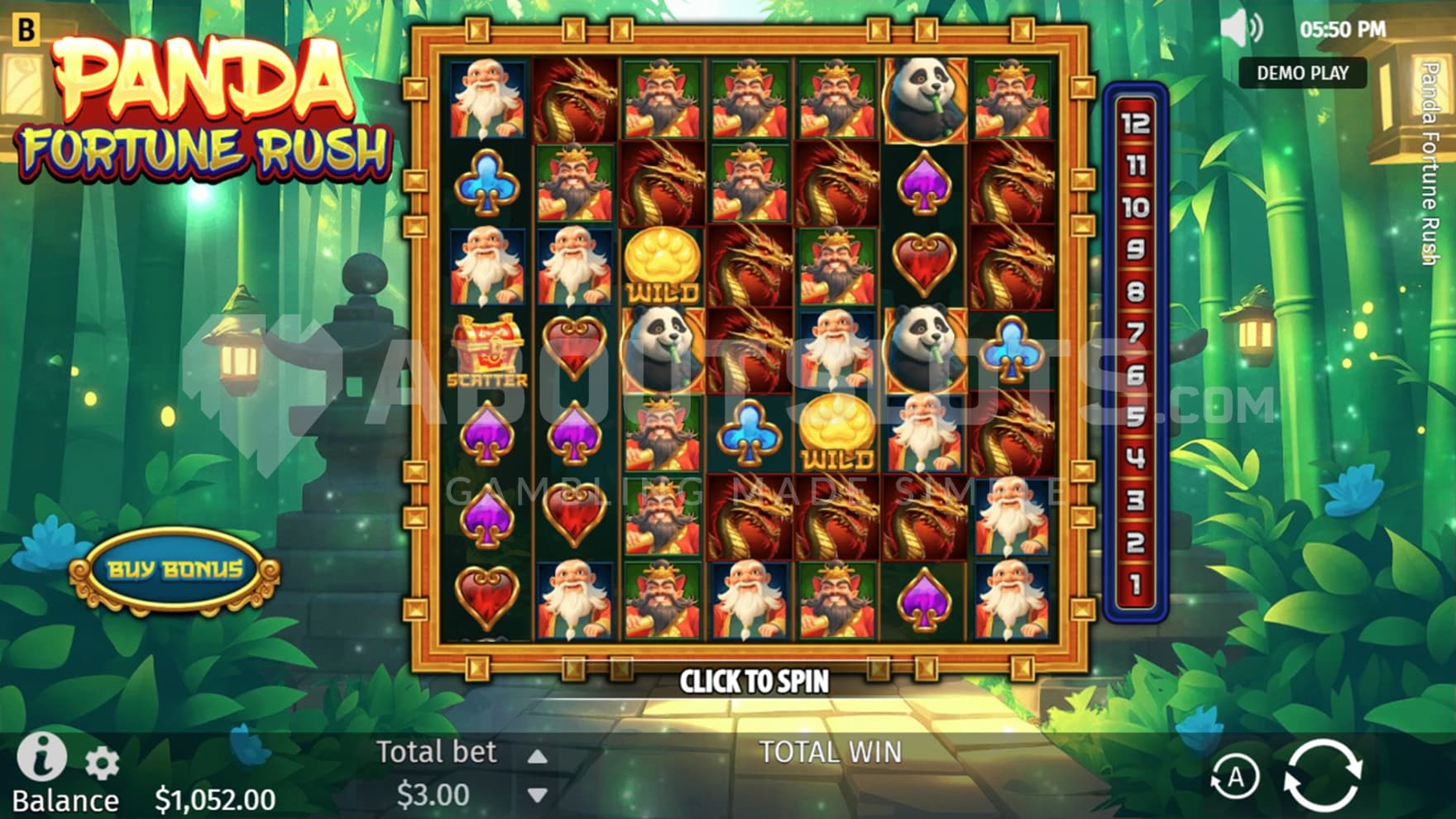Spin the reels with the circular arrows button
This screenshot has height=819, width=1456.
click(x=1322, y=774)
